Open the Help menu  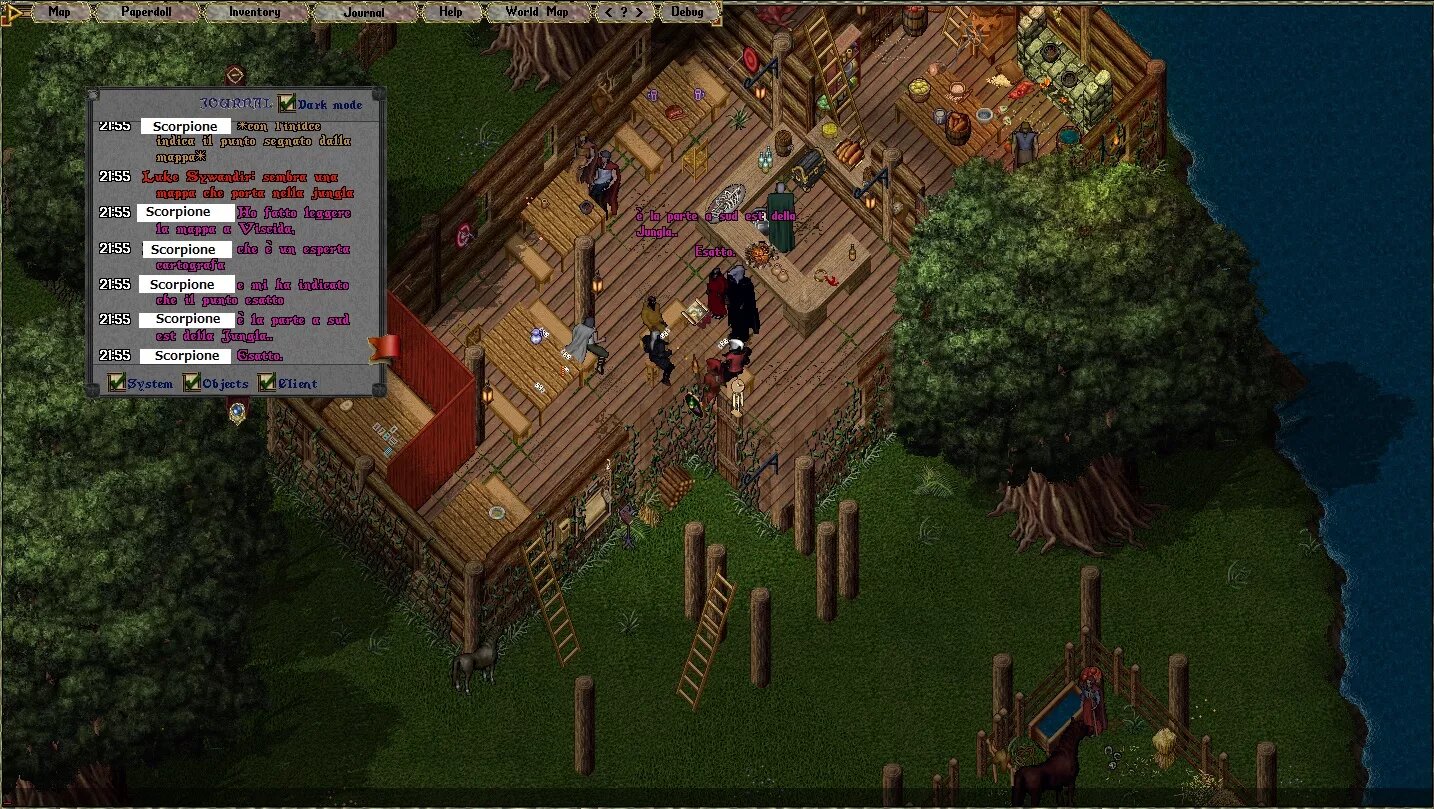tap(451, 12)
